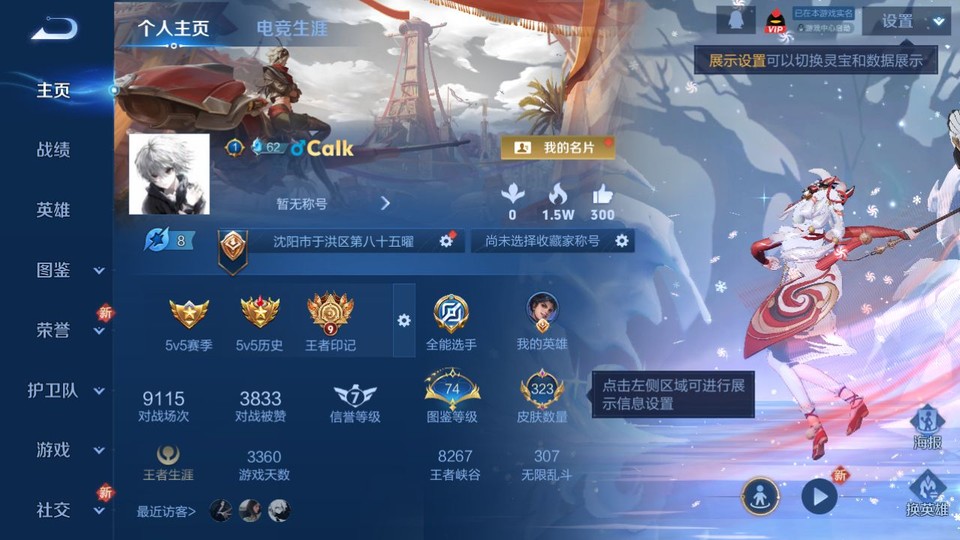
Task: Select 英雄 in the side menu
Action: pos(54,210)
